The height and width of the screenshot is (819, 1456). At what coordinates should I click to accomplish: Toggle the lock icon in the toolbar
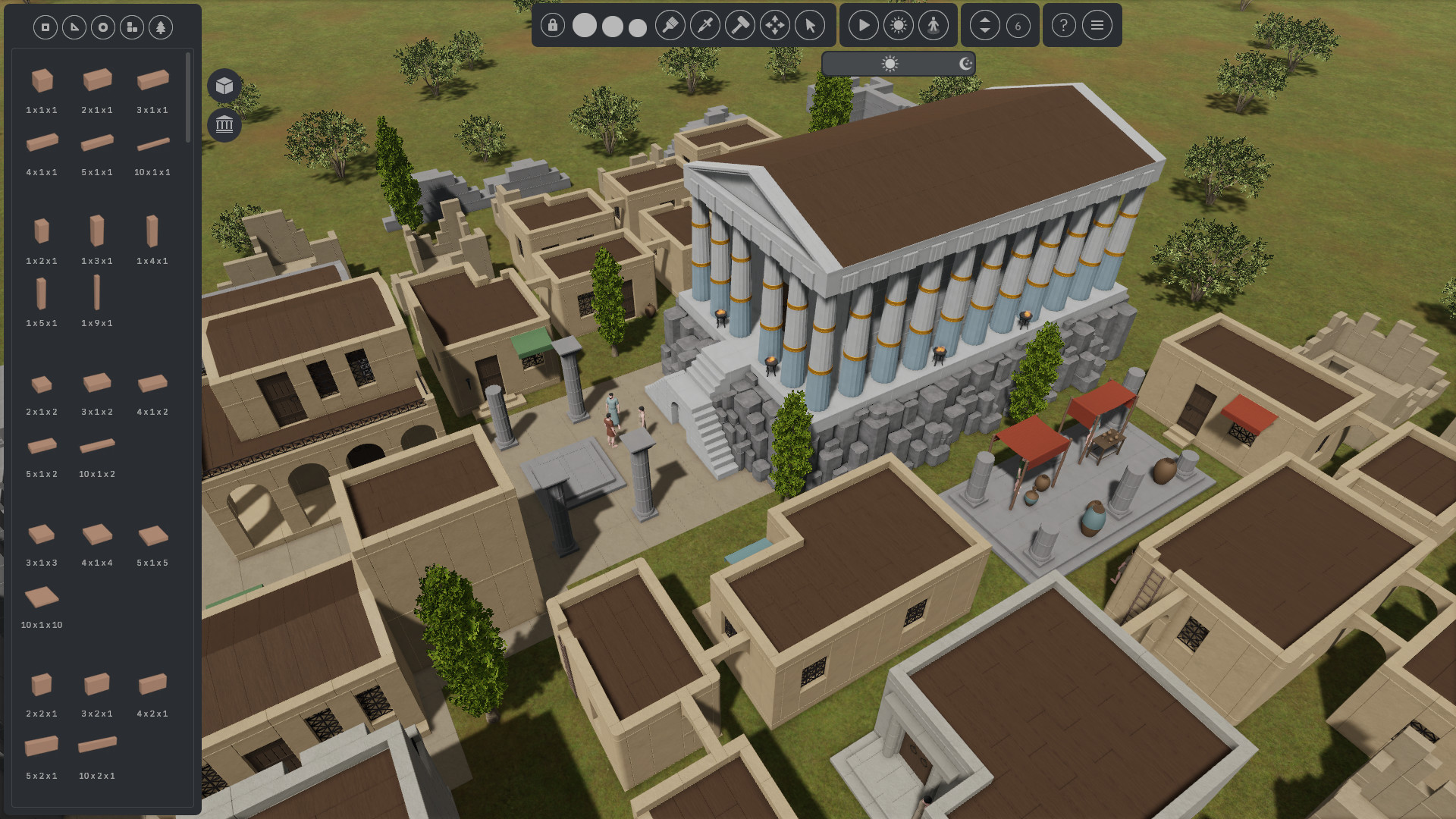(552, 25)
